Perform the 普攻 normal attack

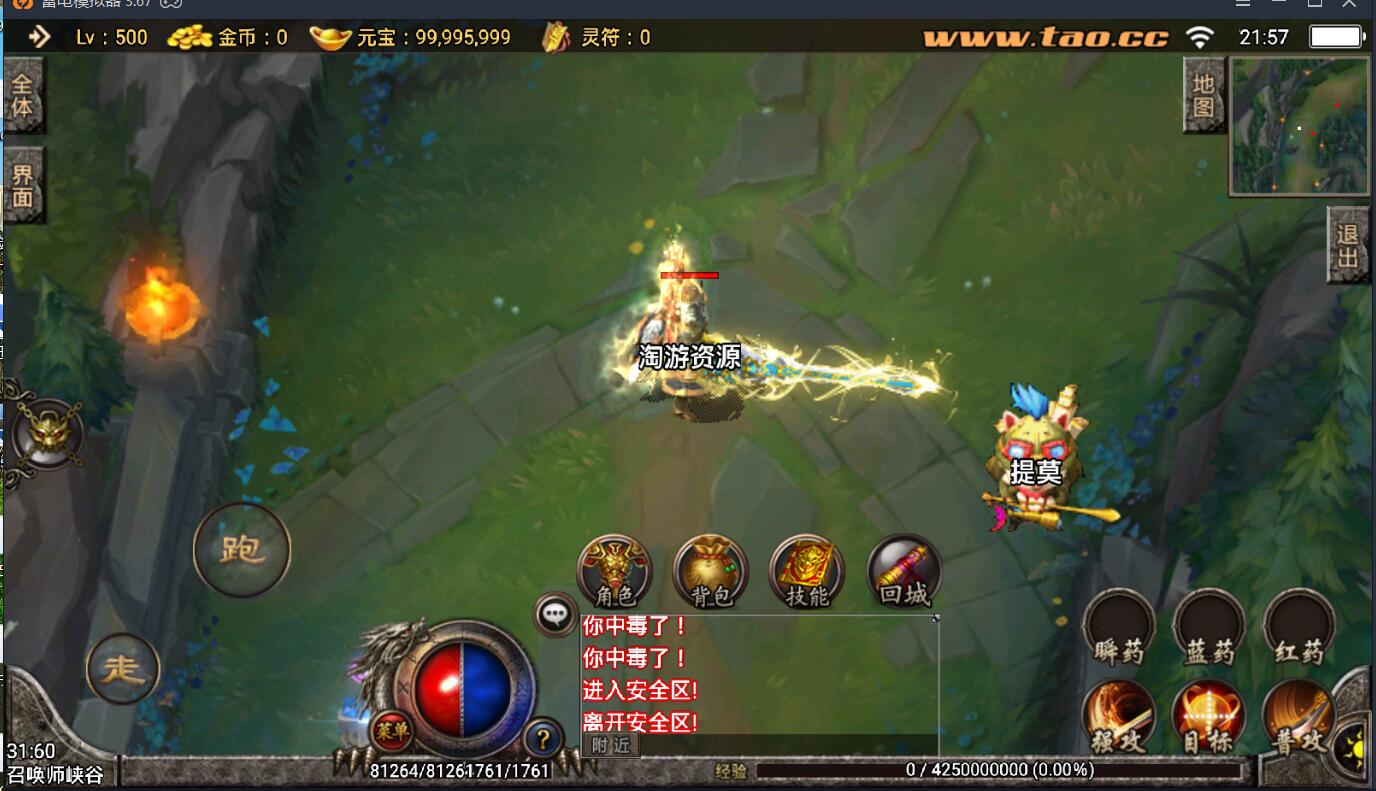click(x=1299, y=717)
